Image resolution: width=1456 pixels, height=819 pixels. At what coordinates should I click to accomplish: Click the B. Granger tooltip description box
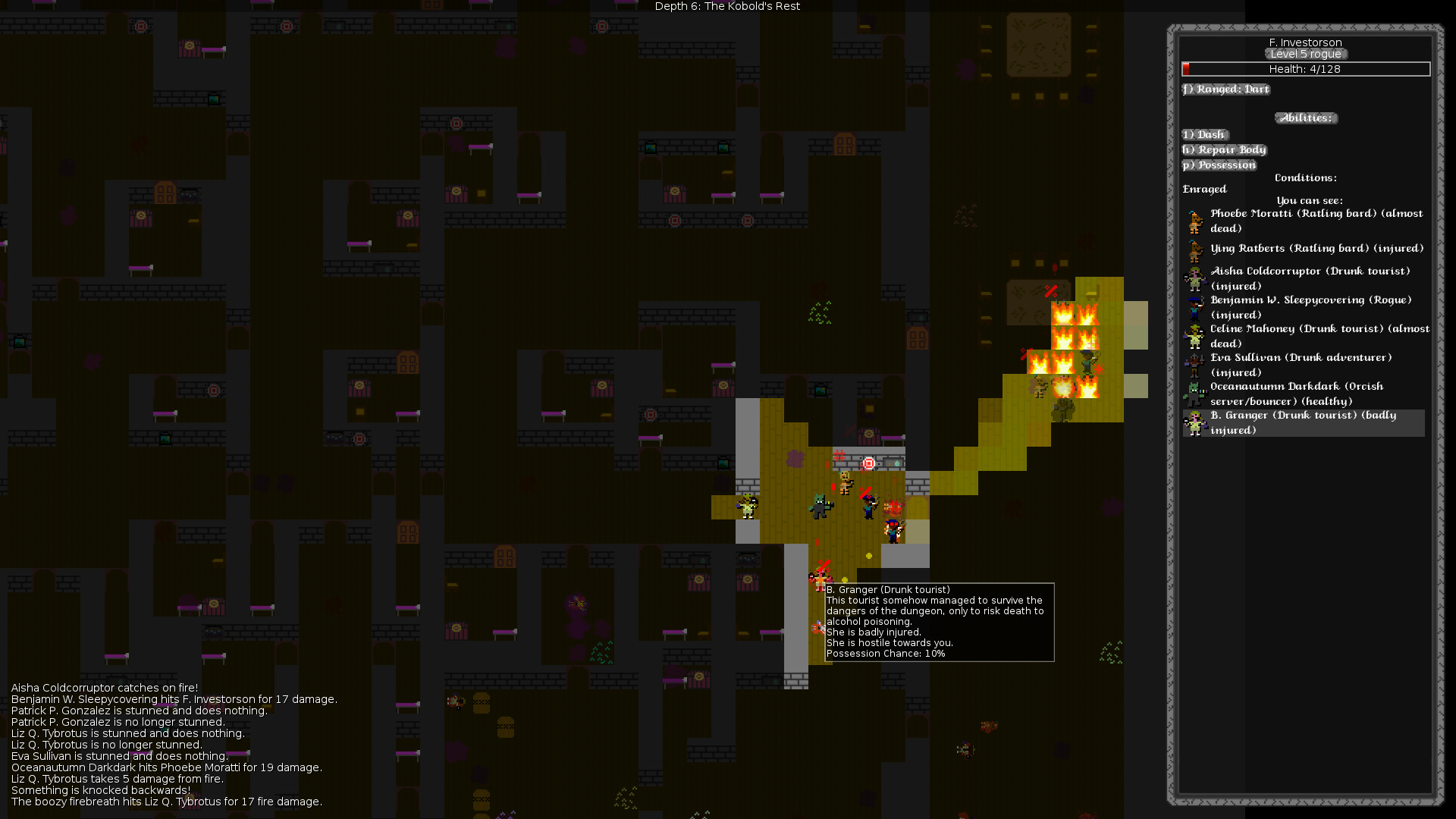click(937, 622)
